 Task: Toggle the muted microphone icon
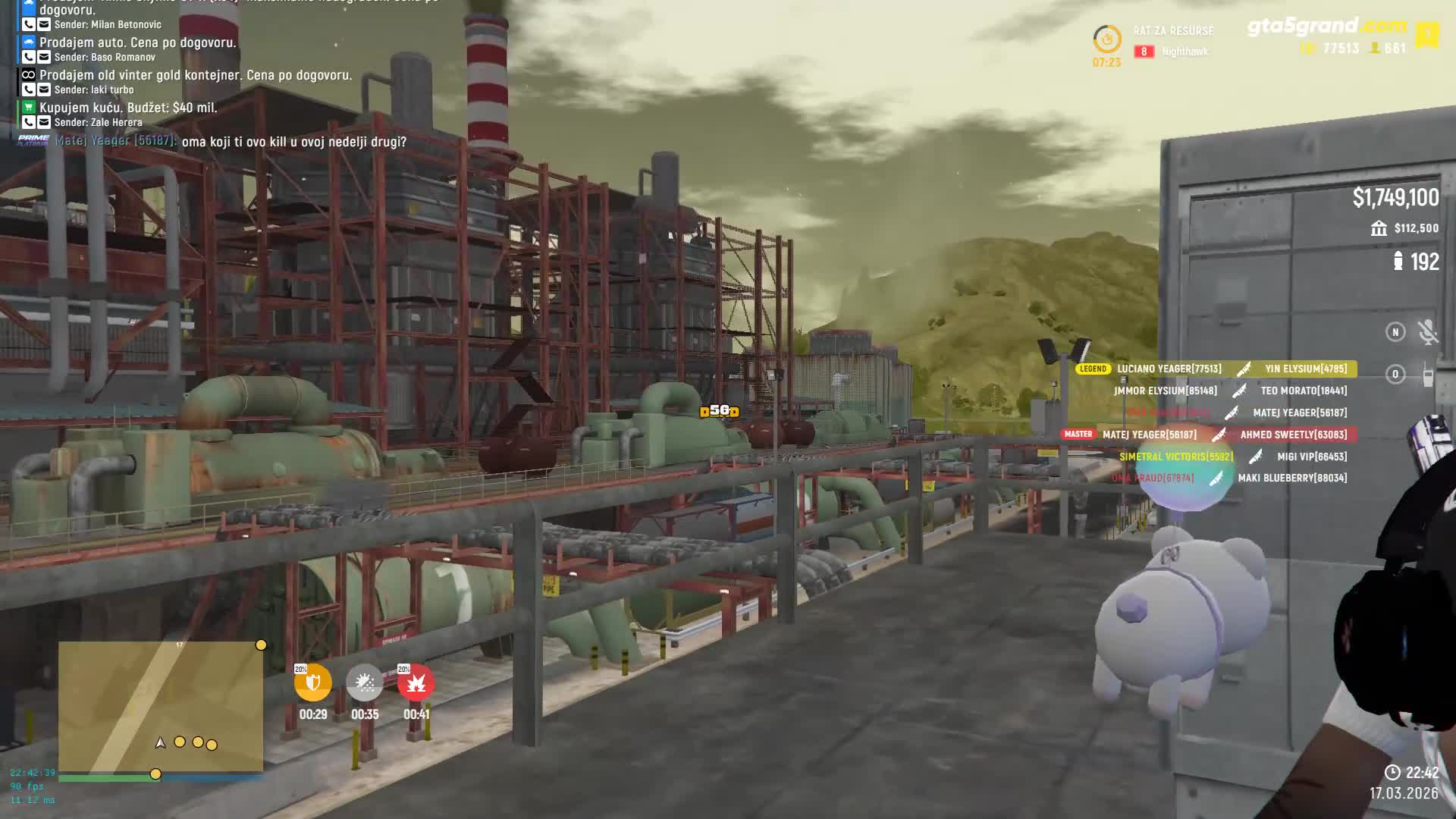point(1427,332)
